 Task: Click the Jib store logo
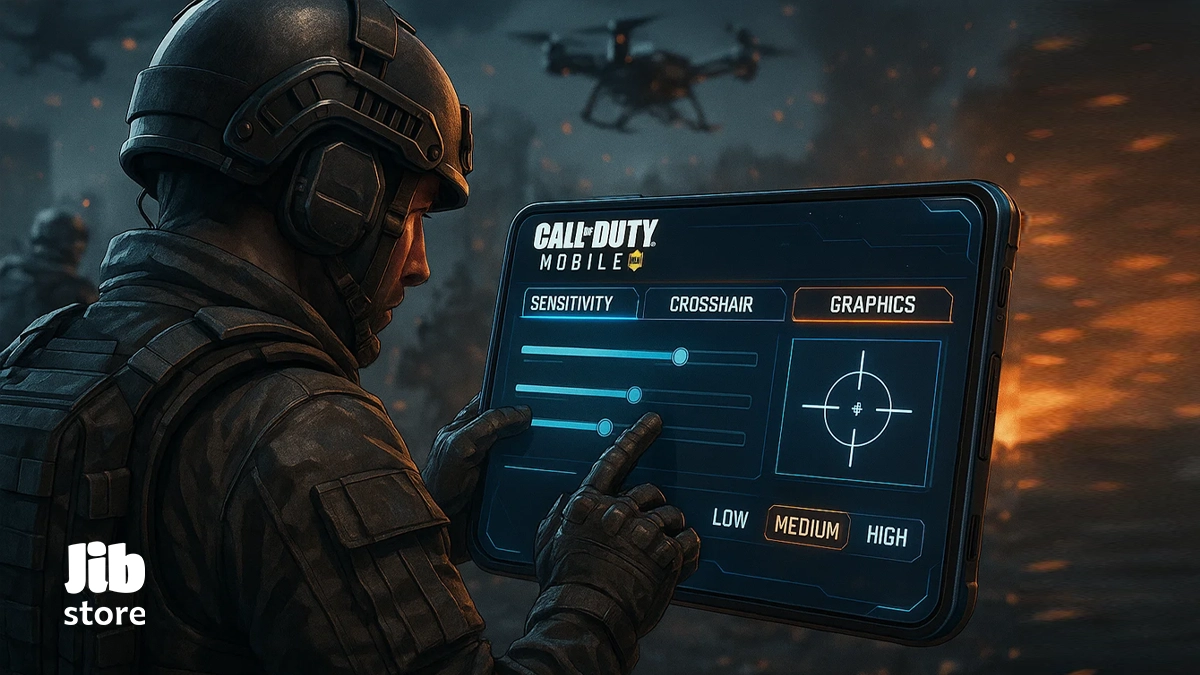coord(105,585)
